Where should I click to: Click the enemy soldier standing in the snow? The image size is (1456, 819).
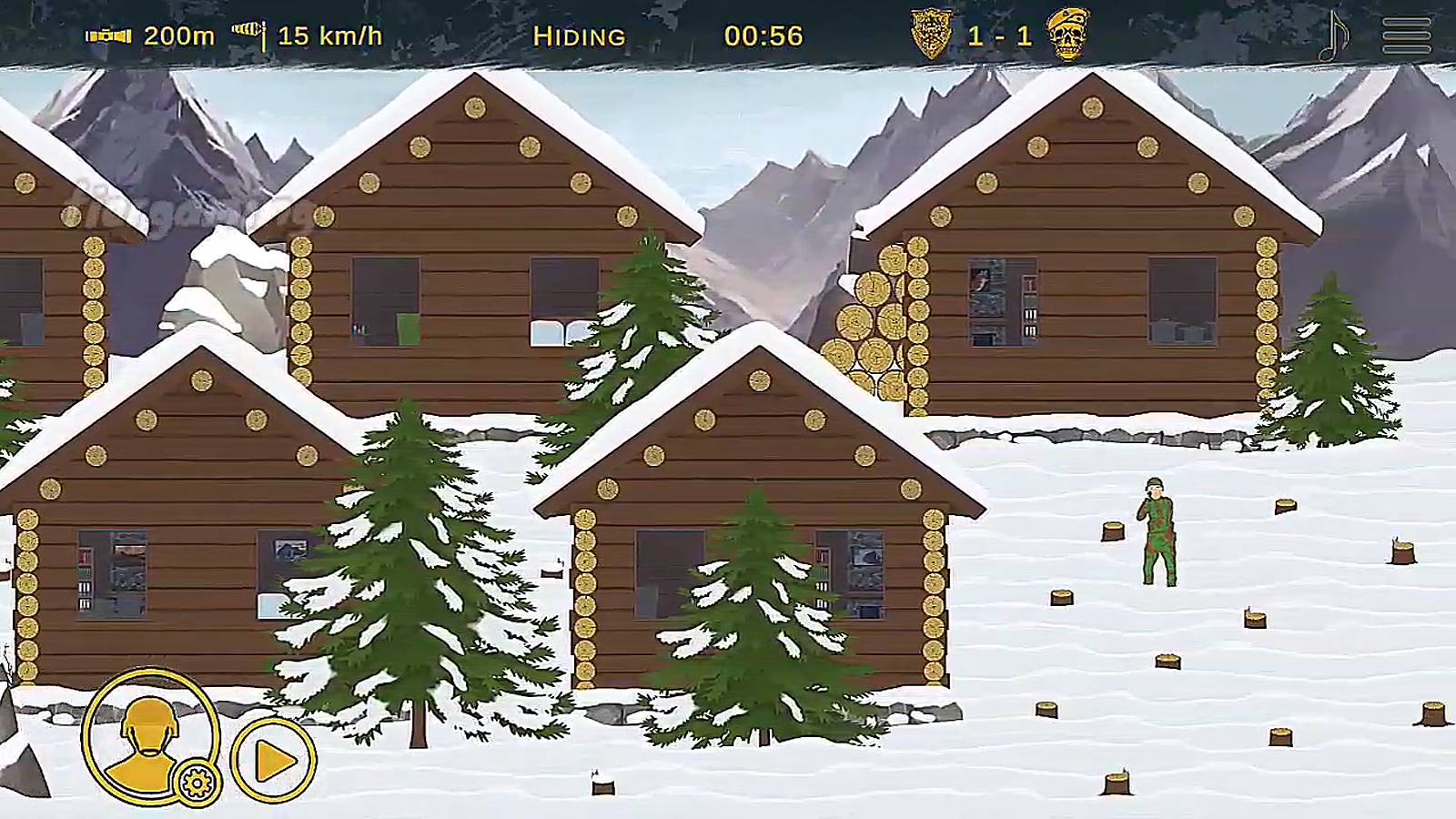click(1156, 532)
